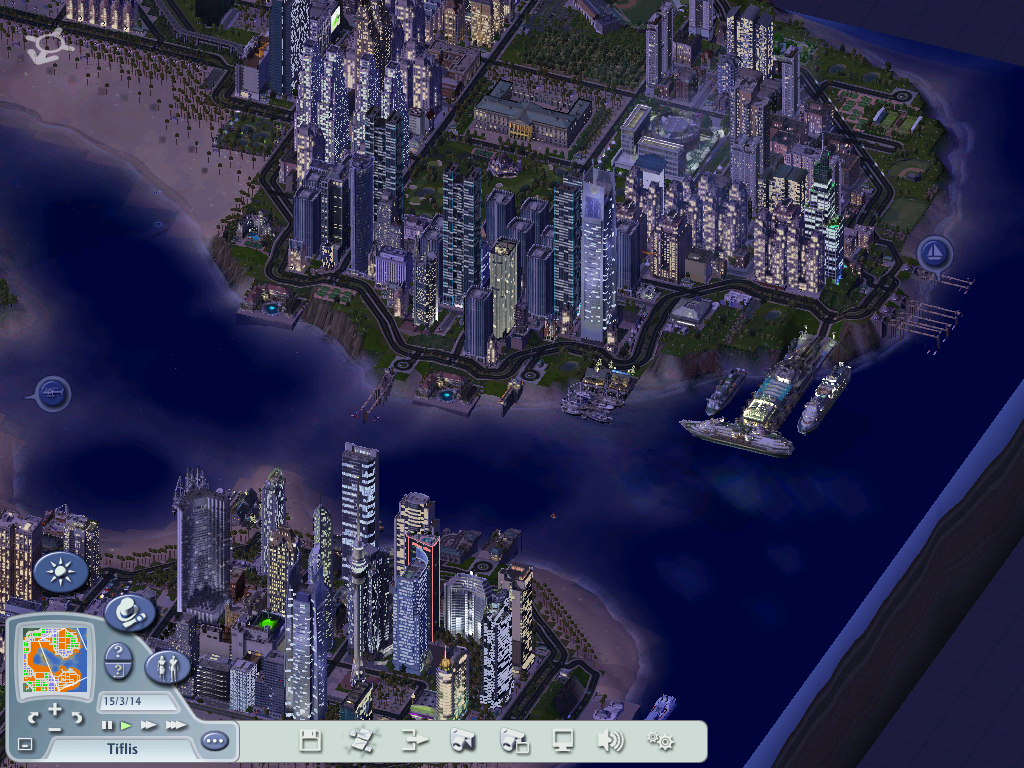
Task: Set simulation to triple-arrow fastest speed
Action: pyautogui.click(x=175, y=725)
